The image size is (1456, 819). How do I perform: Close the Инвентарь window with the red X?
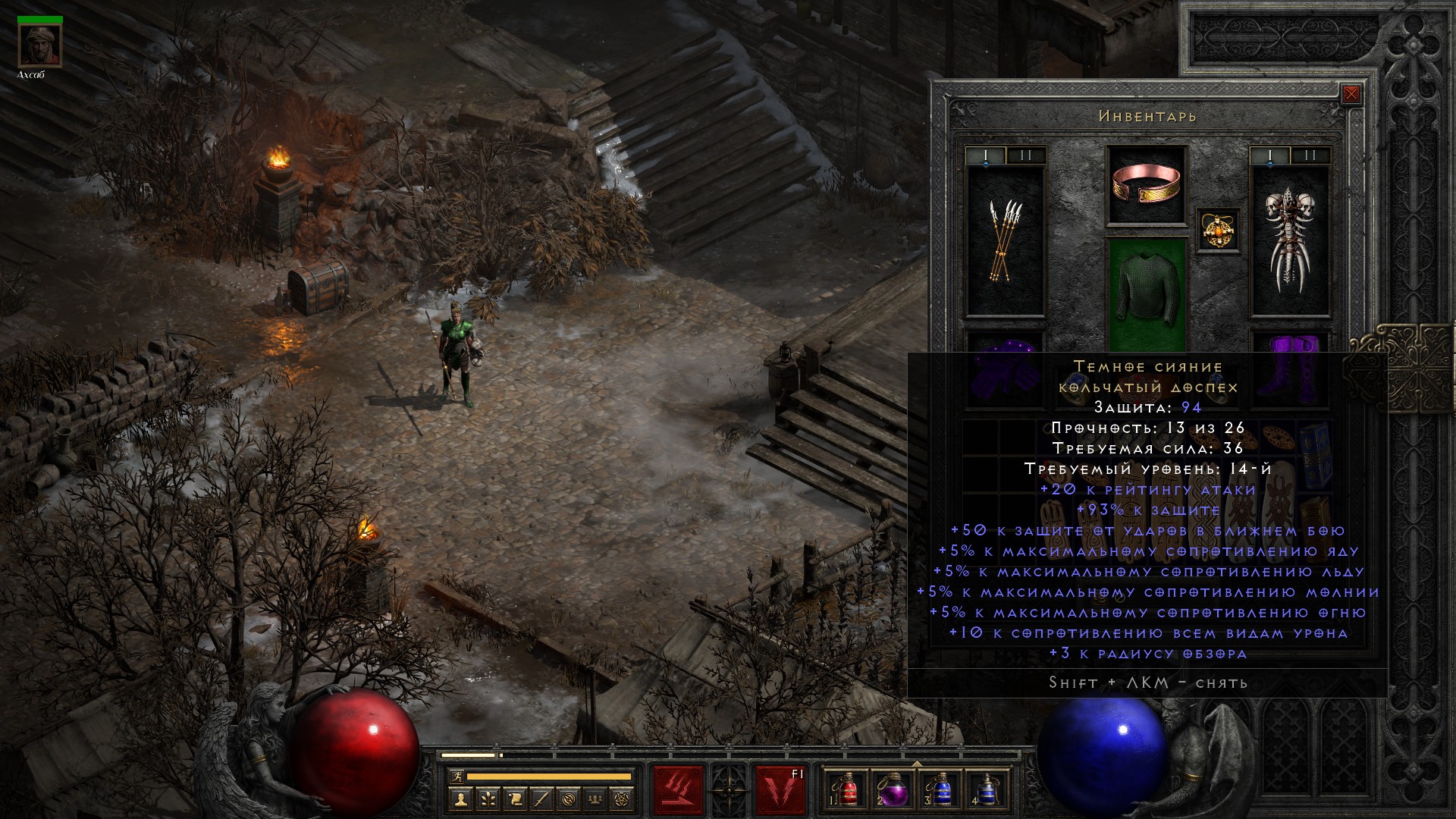[x=1351, y=95]
